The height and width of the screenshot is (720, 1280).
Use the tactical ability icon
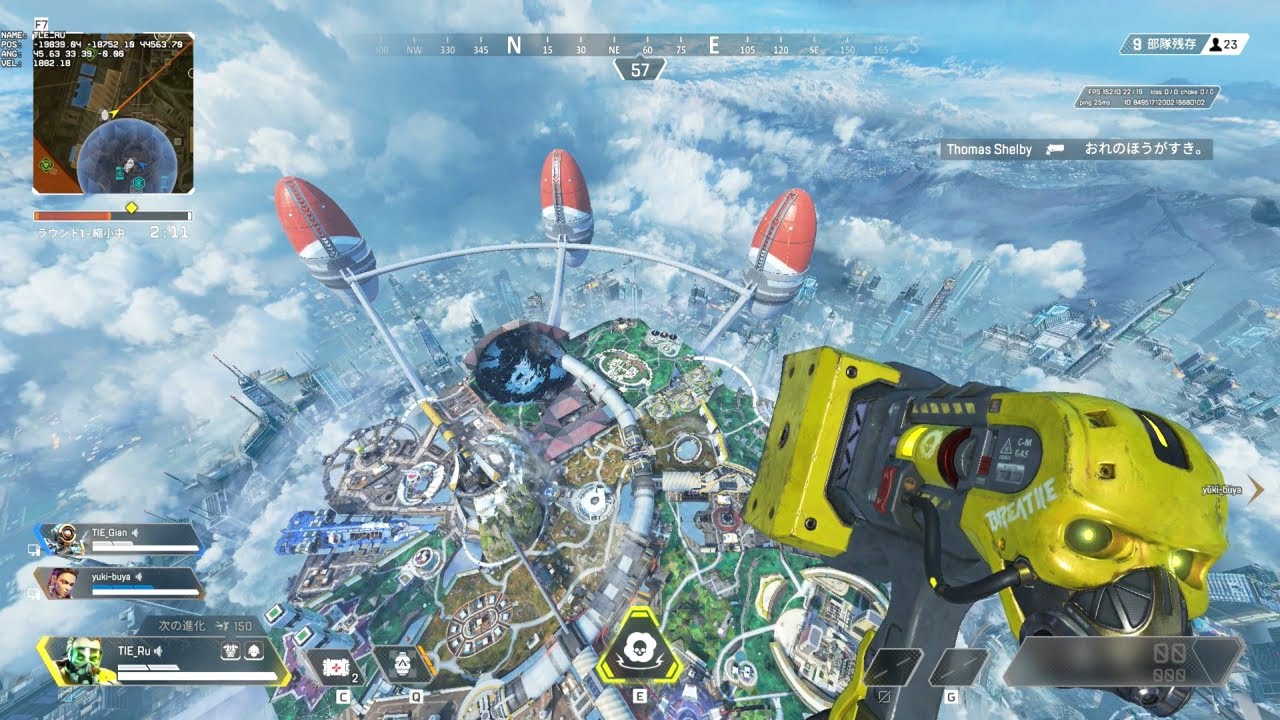tap(402, 664)
